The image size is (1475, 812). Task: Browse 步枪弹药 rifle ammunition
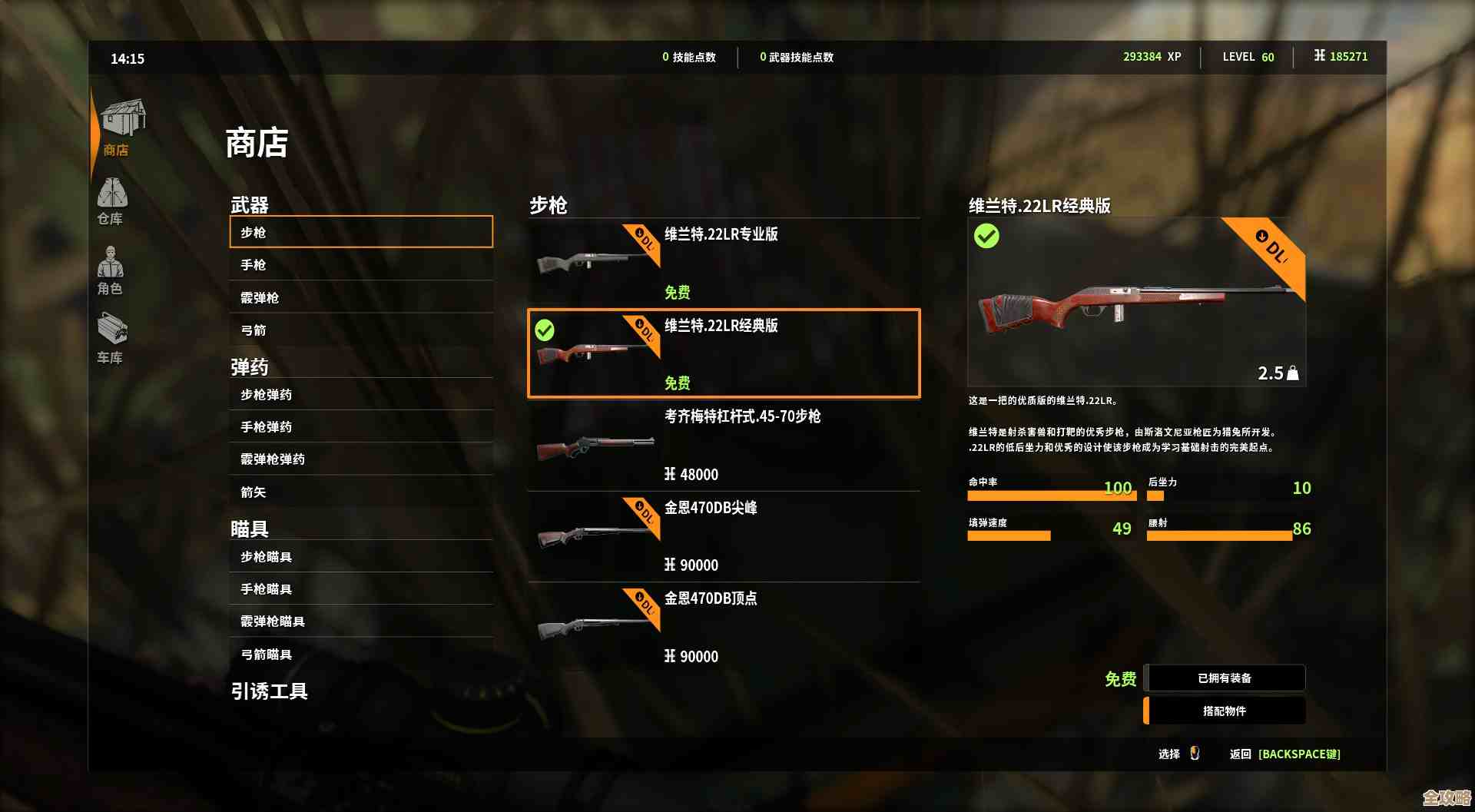click(360, 395)
